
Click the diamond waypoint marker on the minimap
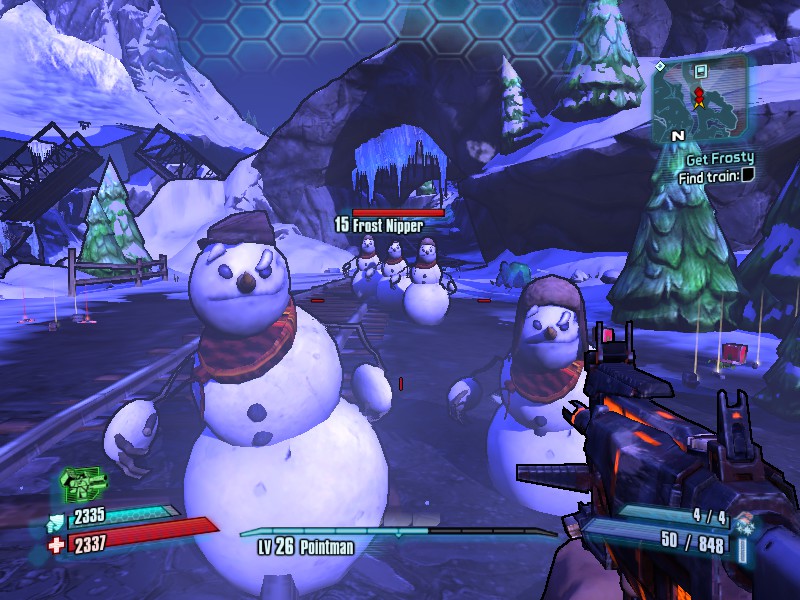[x=660, y=66]
